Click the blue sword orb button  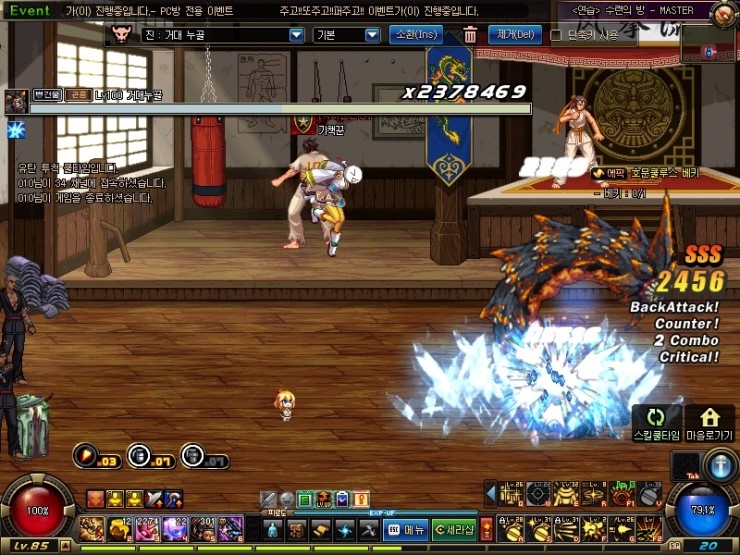pos(720,466)
